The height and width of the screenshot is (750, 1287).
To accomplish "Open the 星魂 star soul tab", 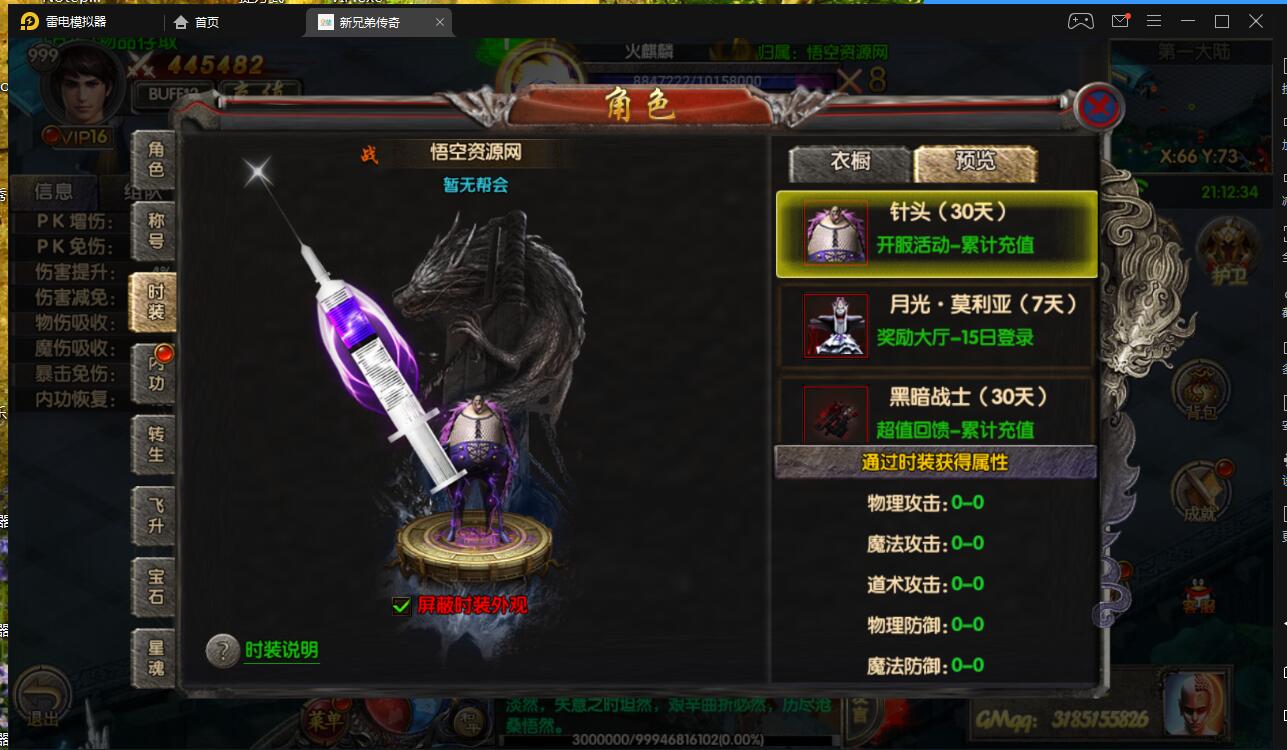I will (155, 658).
